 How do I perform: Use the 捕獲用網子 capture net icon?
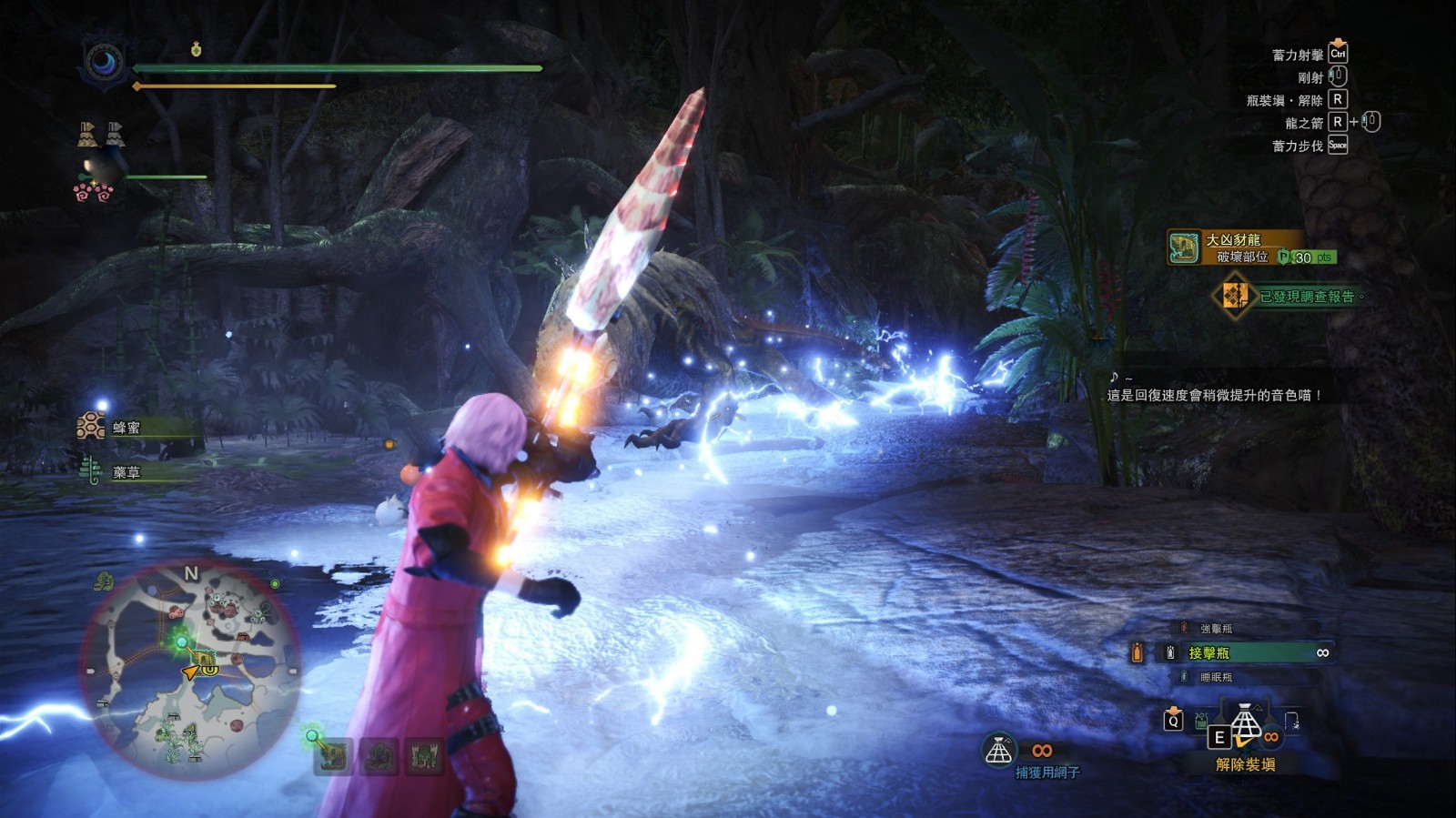999,751
